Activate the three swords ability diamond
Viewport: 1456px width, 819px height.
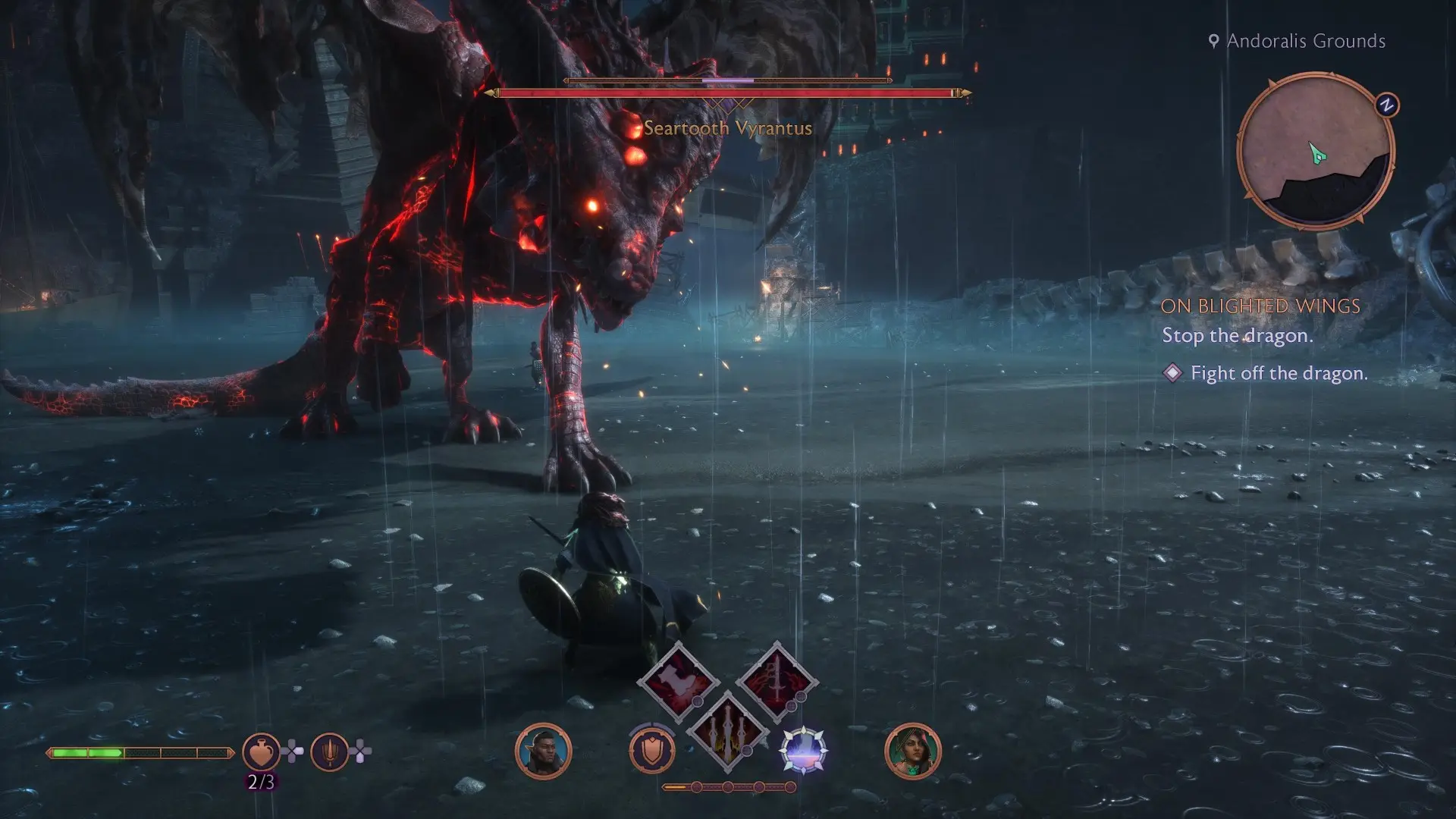click(727, 731)
